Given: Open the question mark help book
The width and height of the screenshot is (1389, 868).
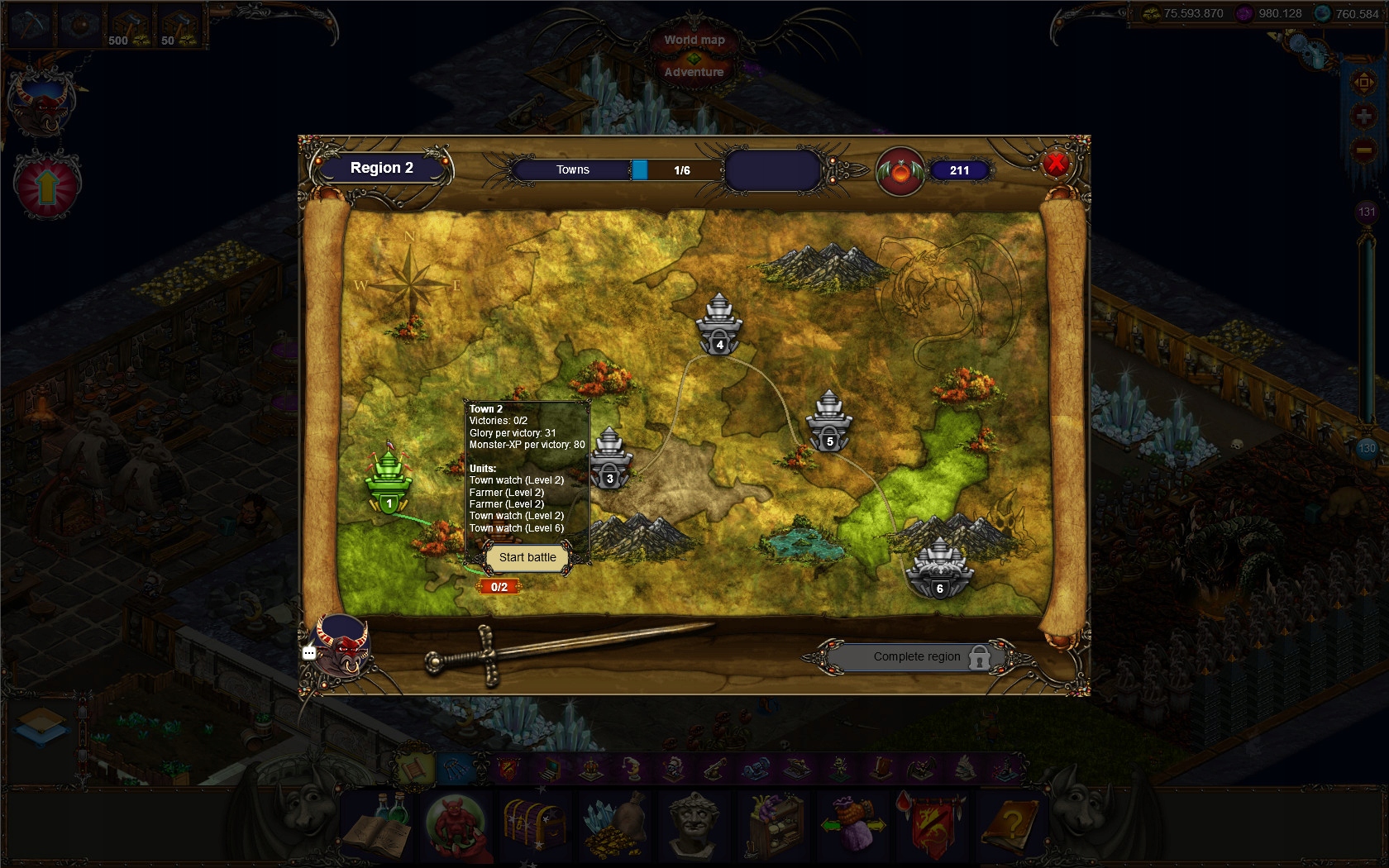Looking at the screenshot, I should pyautogui.click(x=1013, y=827).
